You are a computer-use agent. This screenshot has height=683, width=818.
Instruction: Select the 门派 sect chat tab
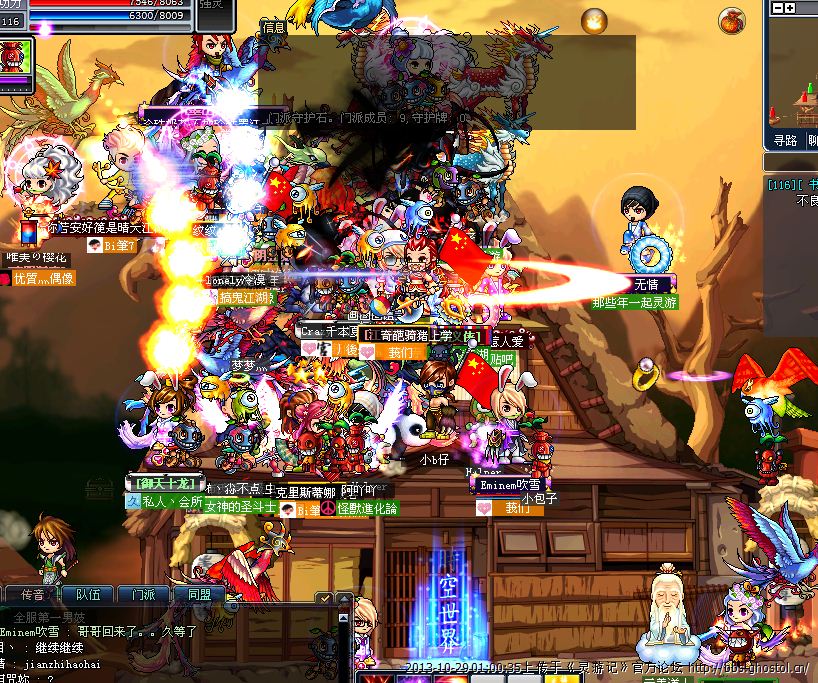pyautogui.click(x=143, y=593)
